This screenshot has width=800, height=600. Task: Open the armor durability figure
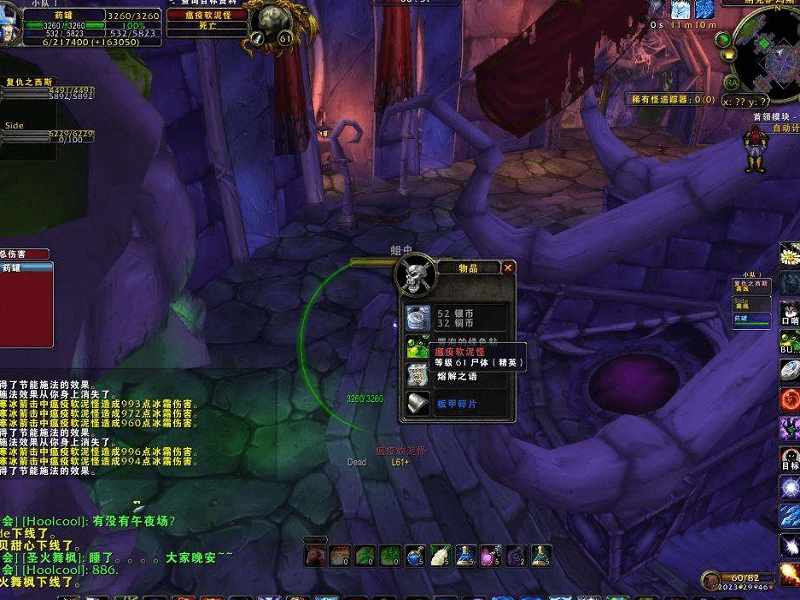pos(755,150)
